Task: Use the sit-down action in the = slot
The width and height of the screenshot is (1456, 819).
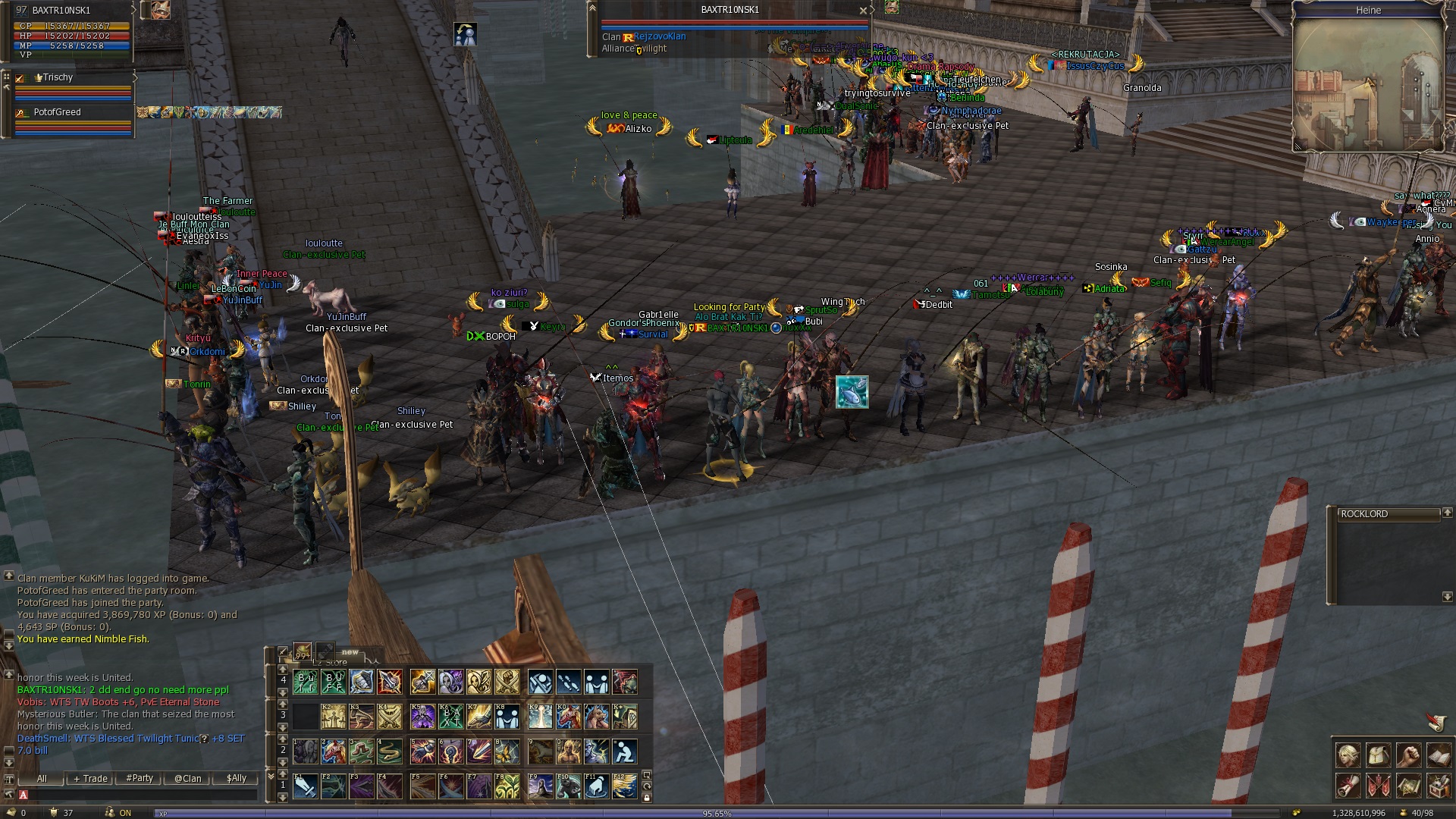Action: tap(624, 752)
